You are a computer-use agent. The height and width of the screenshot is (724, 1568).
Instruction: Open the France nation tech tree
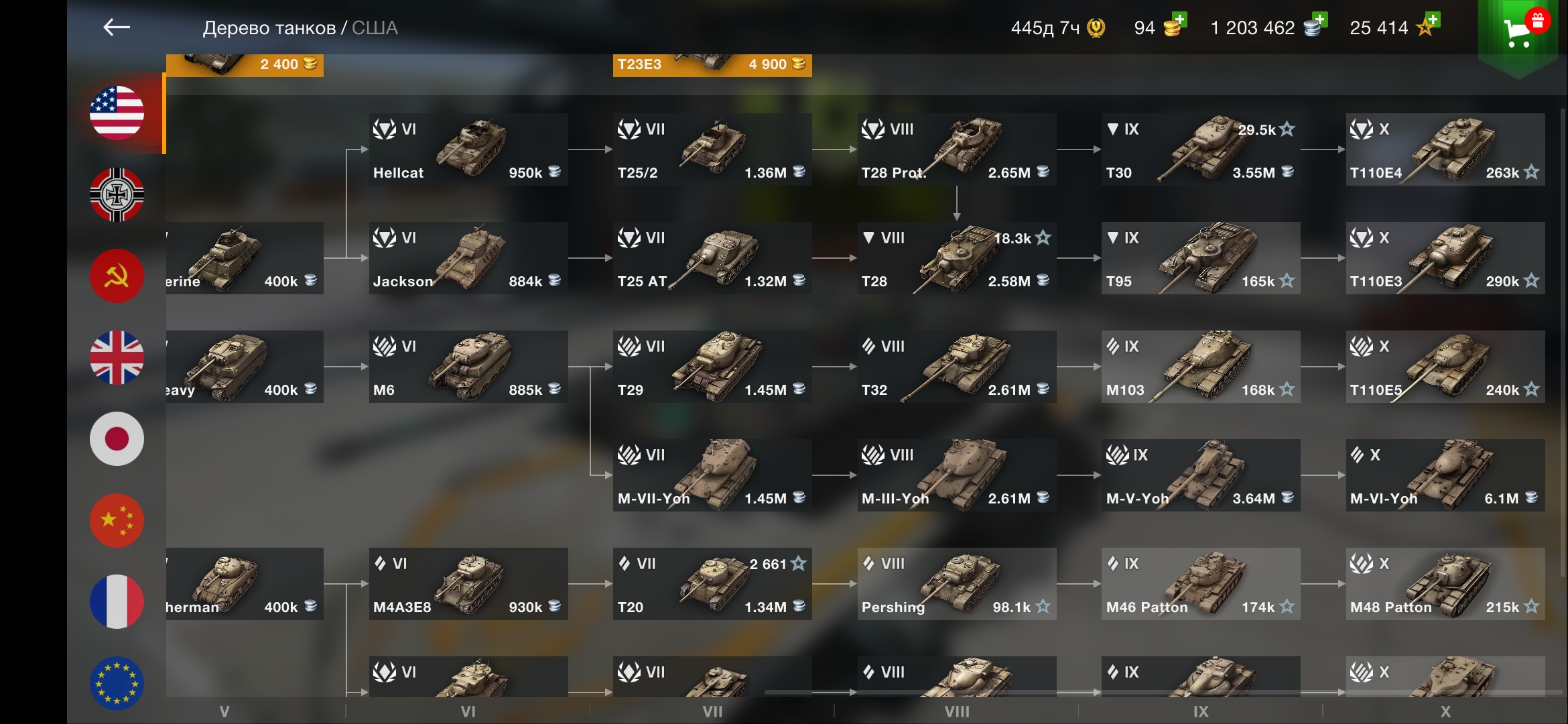117,602
